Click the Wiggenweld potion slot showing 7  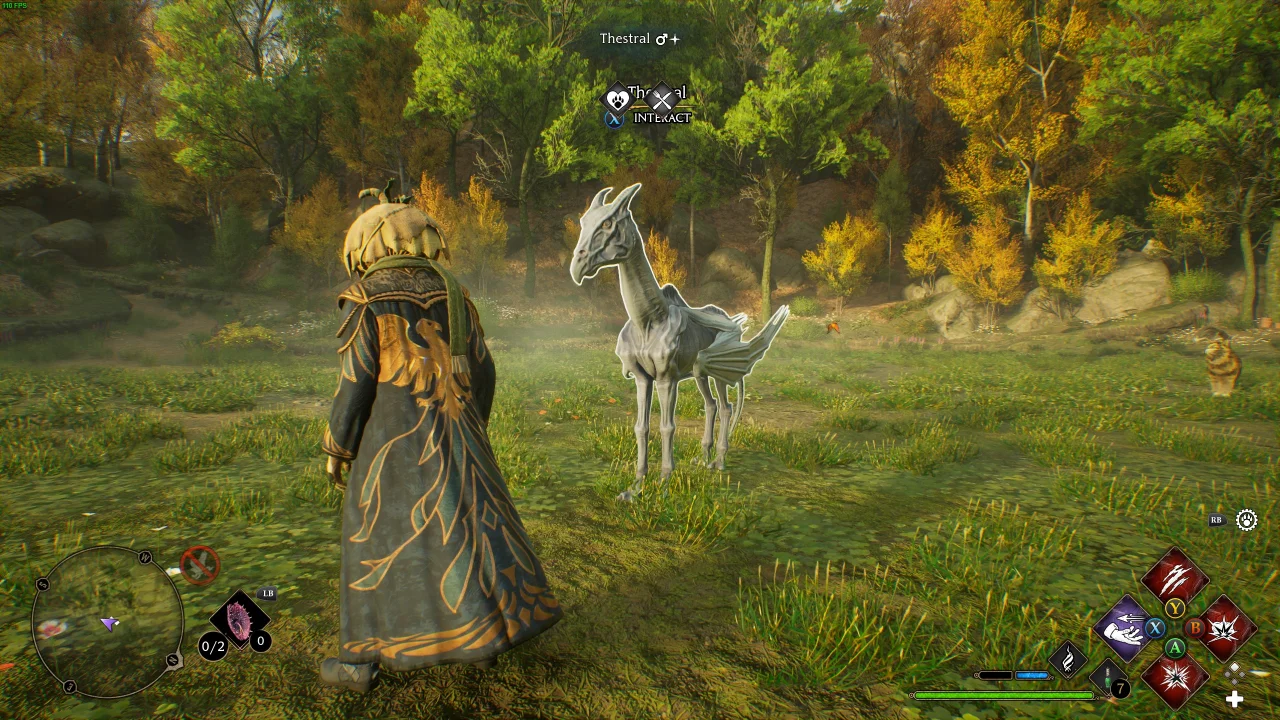click(x=1107, y=678)
